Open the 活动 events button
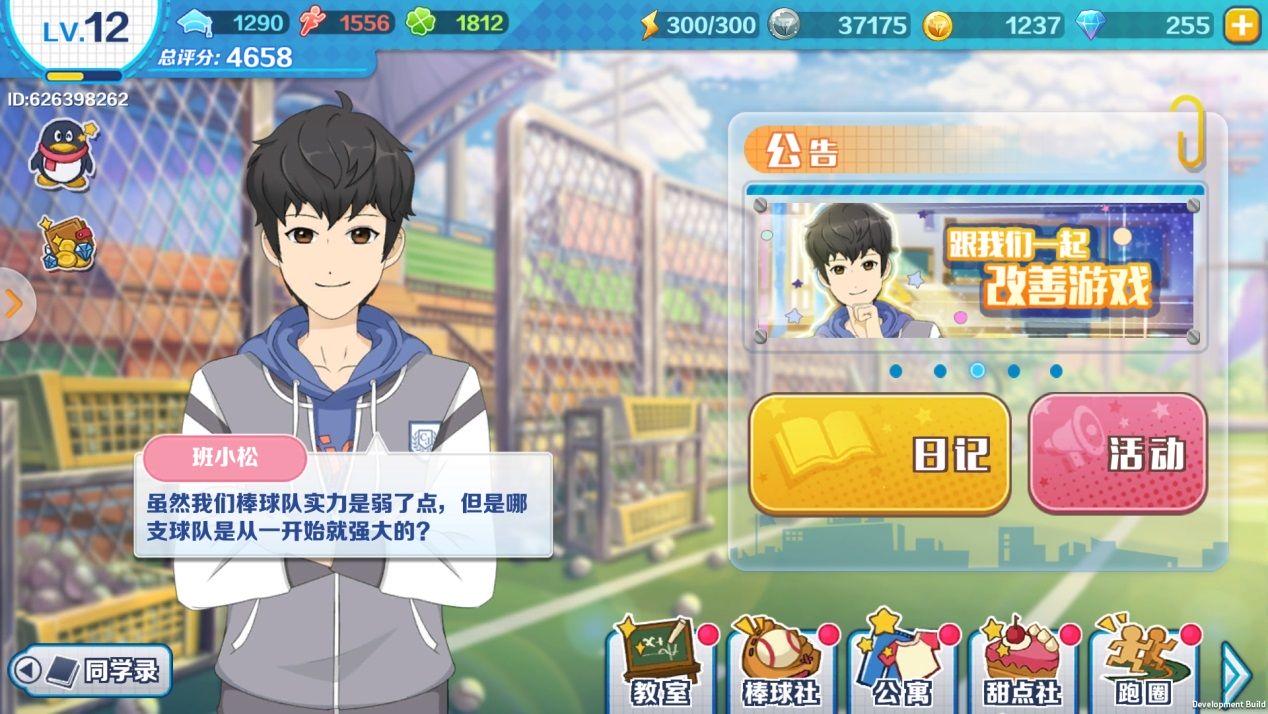 point(1117,454)
